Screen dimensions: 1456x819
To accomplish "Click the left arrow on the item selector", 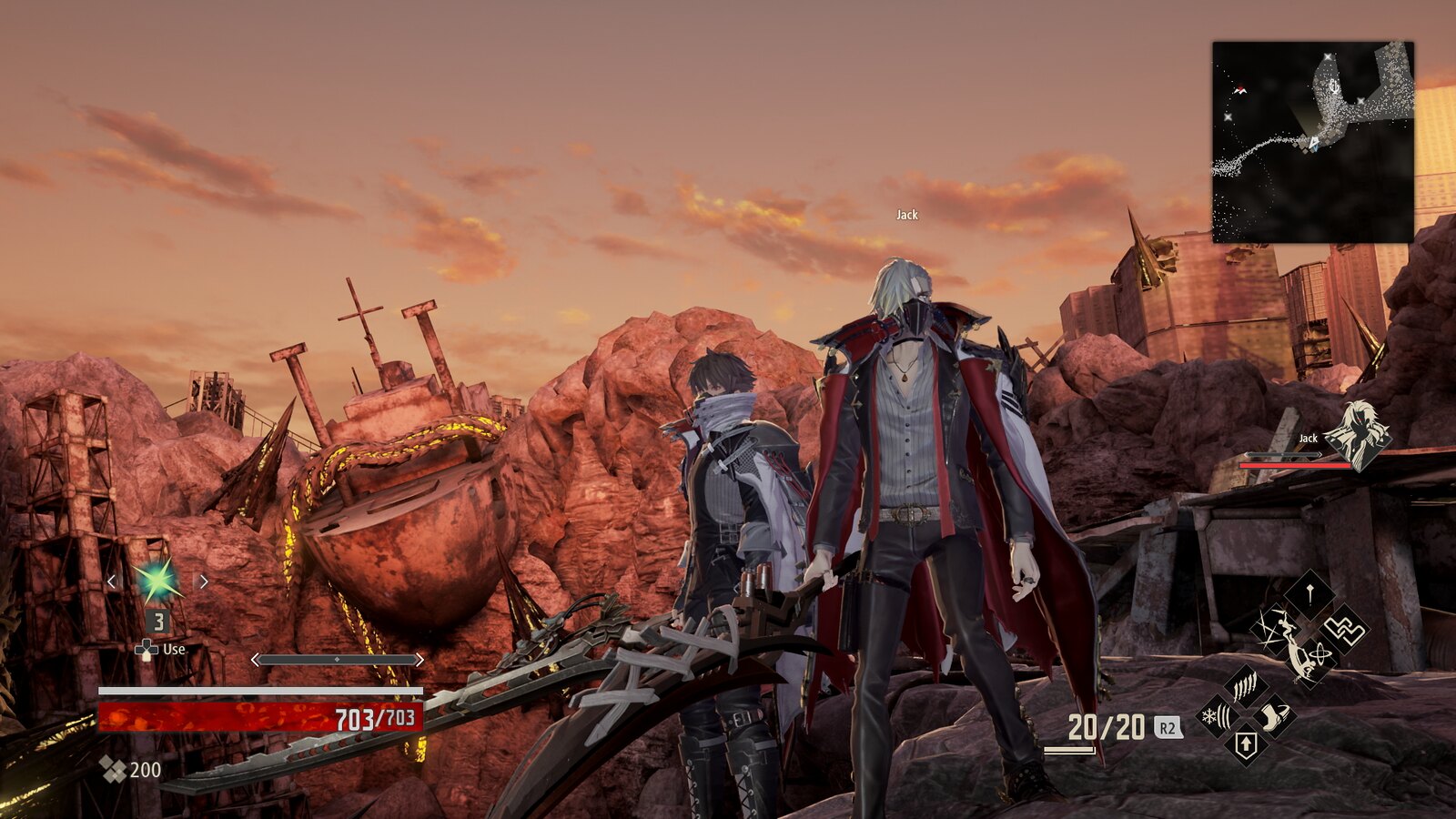I will point(111,581).
